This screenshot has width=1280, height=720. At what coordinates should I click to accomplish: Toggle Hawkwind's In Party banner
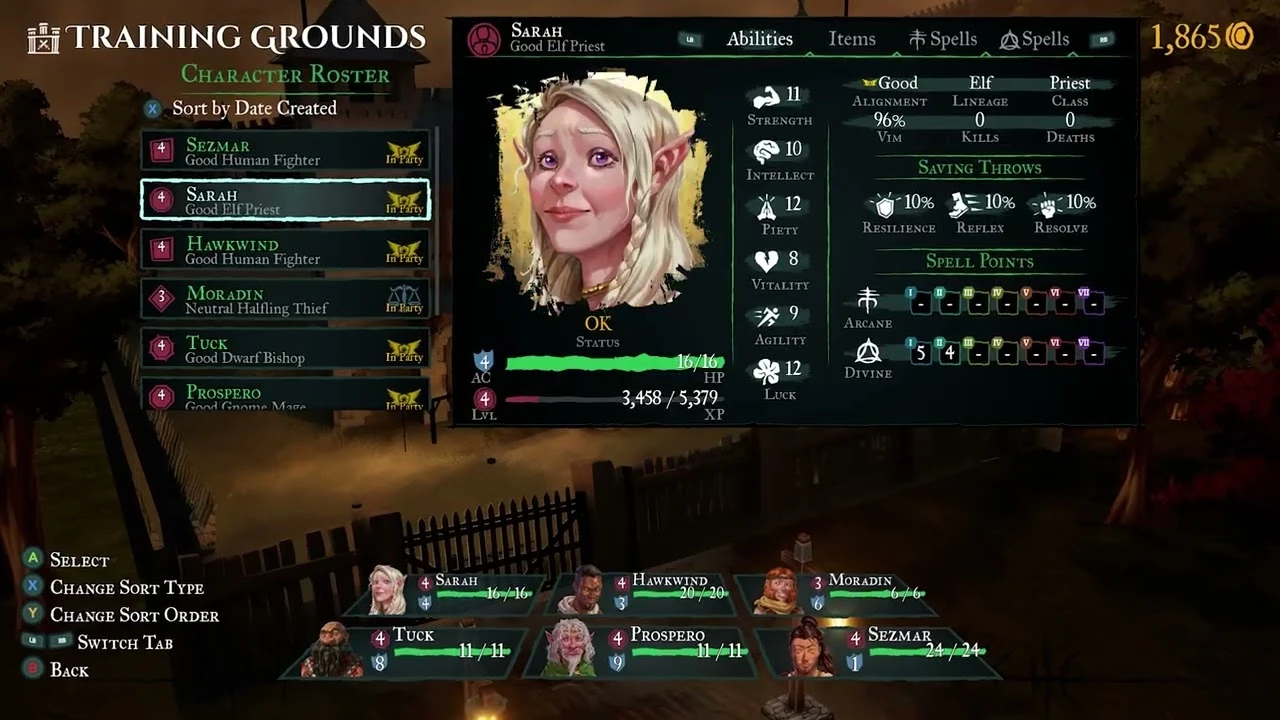(x=404, y=249)
